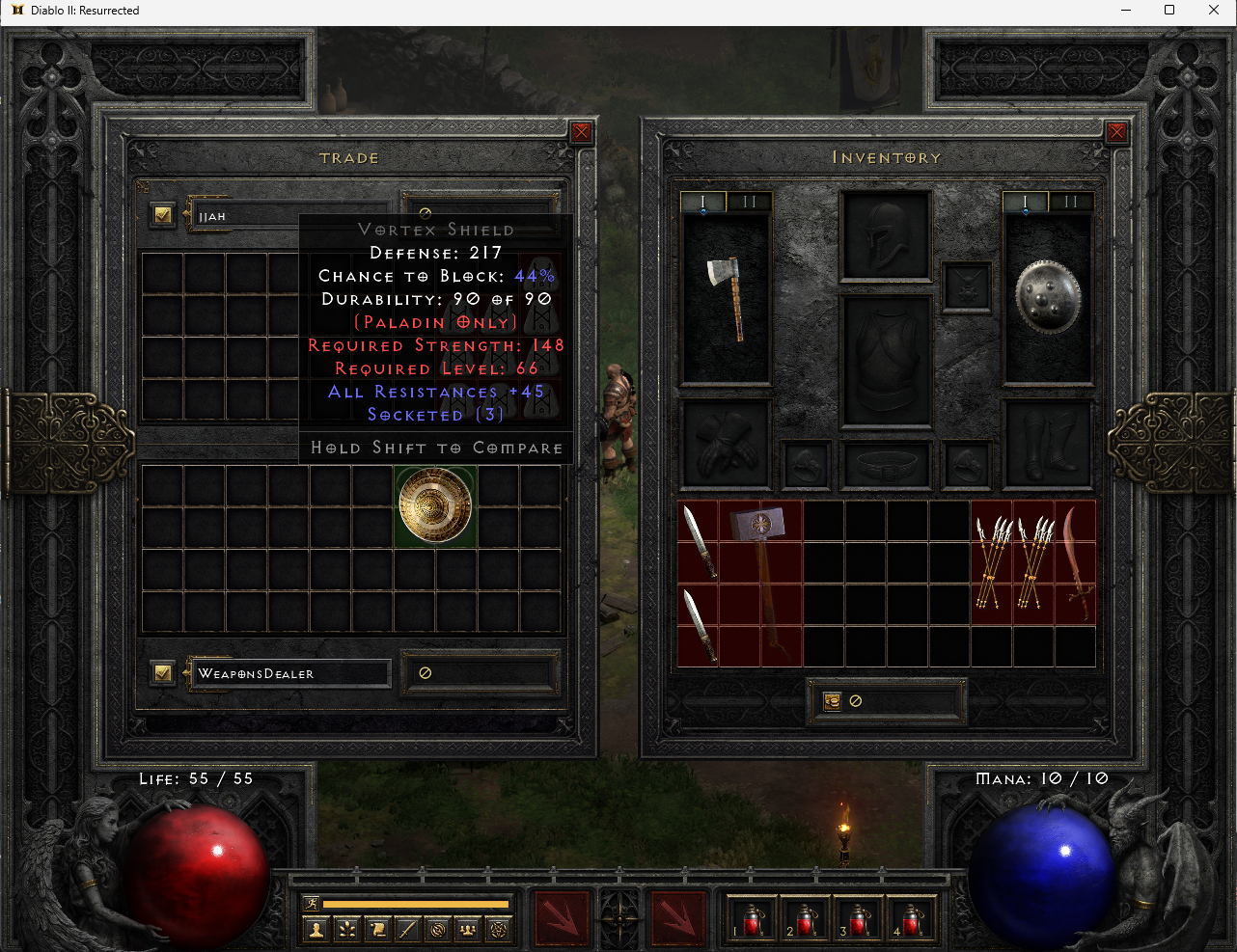Open the quest log scroll icon

[378, 930]
